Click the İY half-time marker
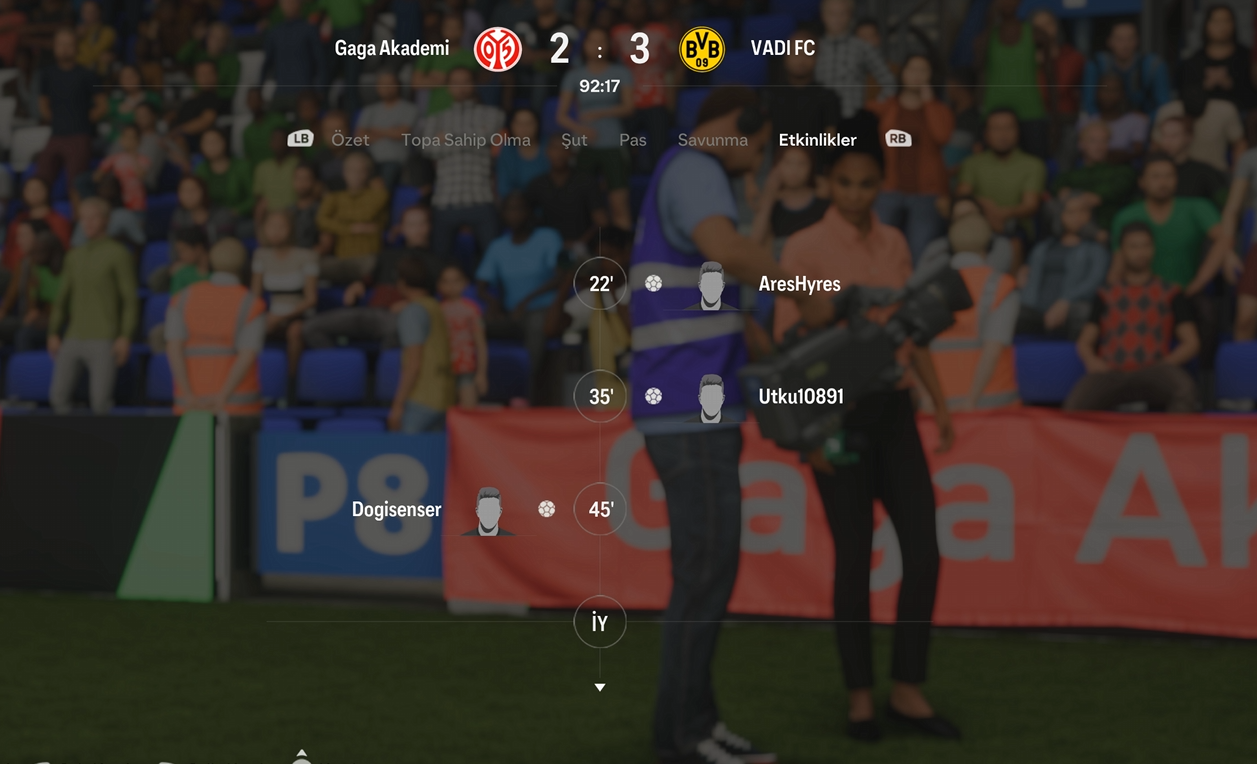This screenshot has width=1257, height=764. click(x=600, y=623)
